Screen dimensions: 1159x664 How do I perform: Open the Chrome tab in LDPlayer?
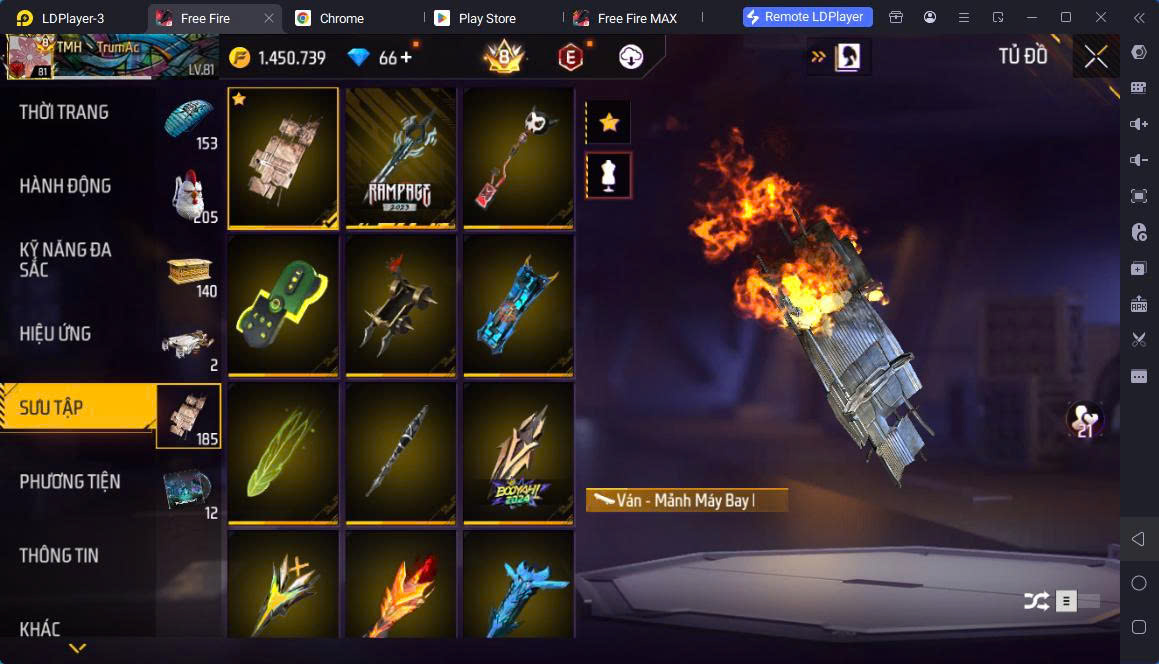pyautogui.click(x=341, y=18)
